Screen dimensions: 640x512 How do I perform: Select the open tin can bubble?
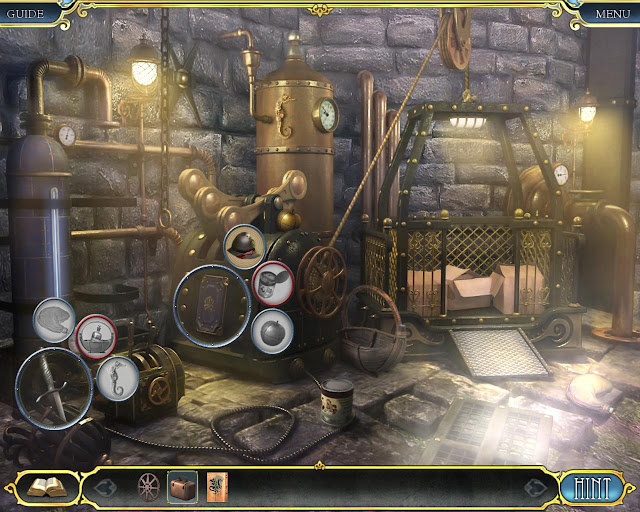click(x=272, y=283)
